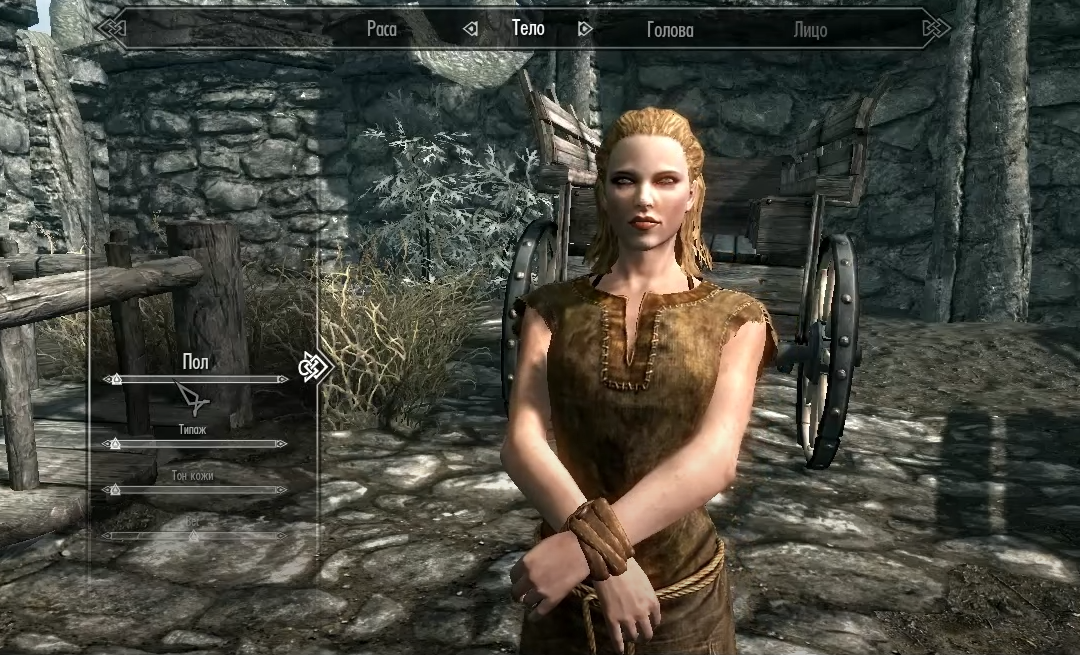Switch to the Раса tab
1080x655 pixels.
(381, 30)
